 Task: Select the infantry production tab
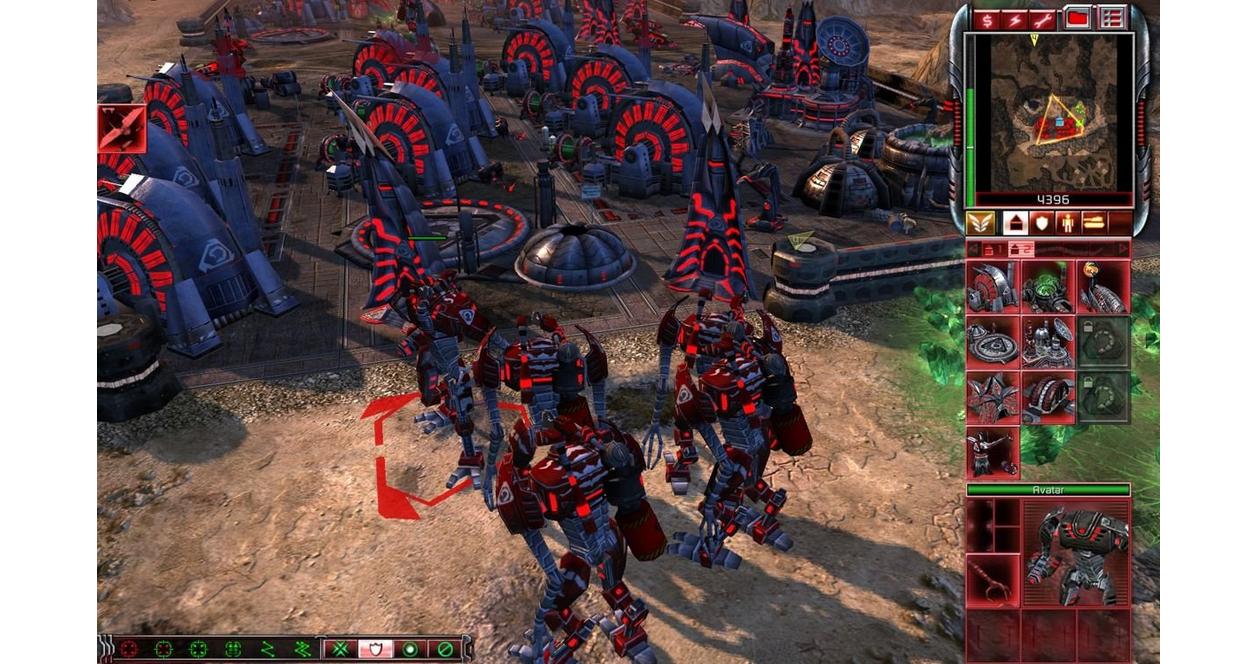[x=1067, y=222]
